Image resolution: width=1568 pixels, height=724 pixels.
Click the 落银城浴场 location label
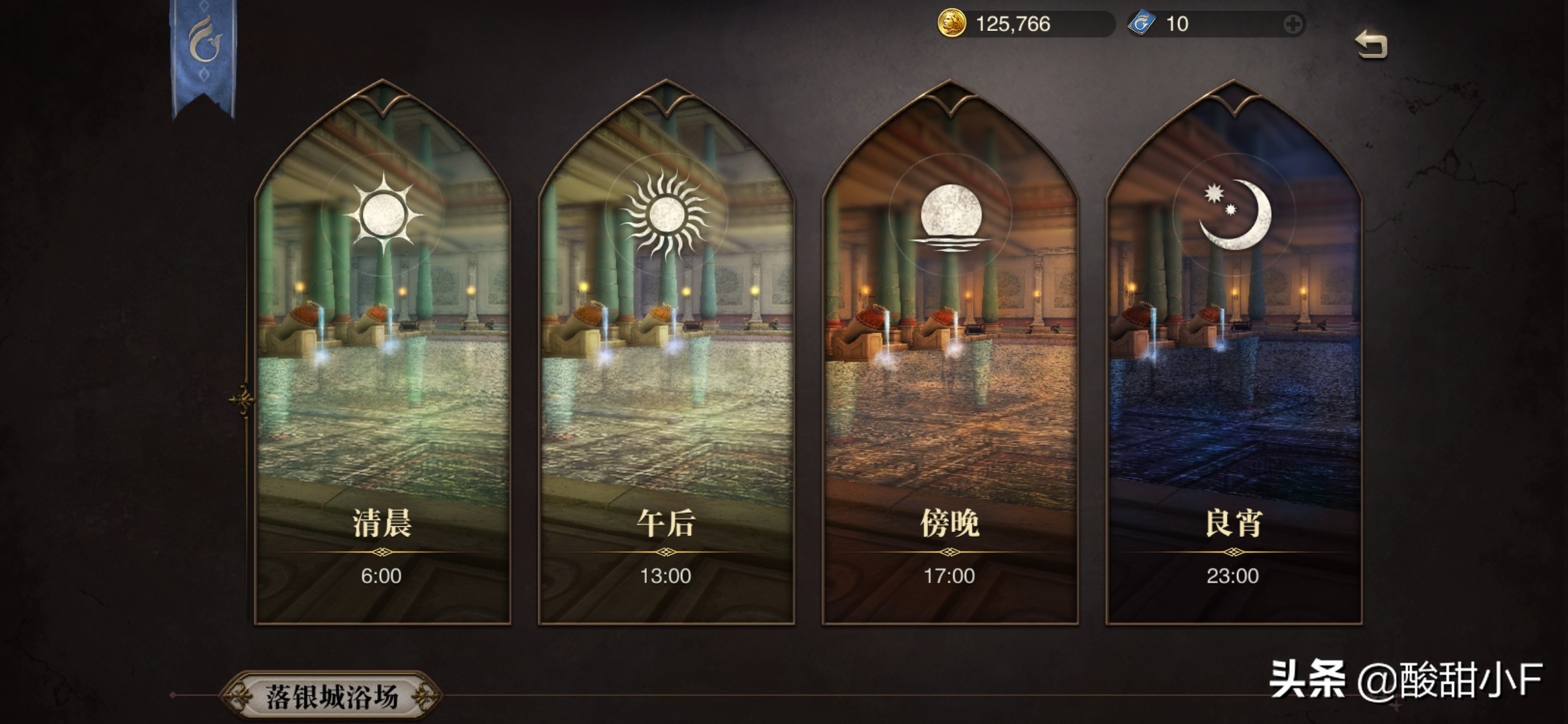pyautogui.click(x=332, y=697)
